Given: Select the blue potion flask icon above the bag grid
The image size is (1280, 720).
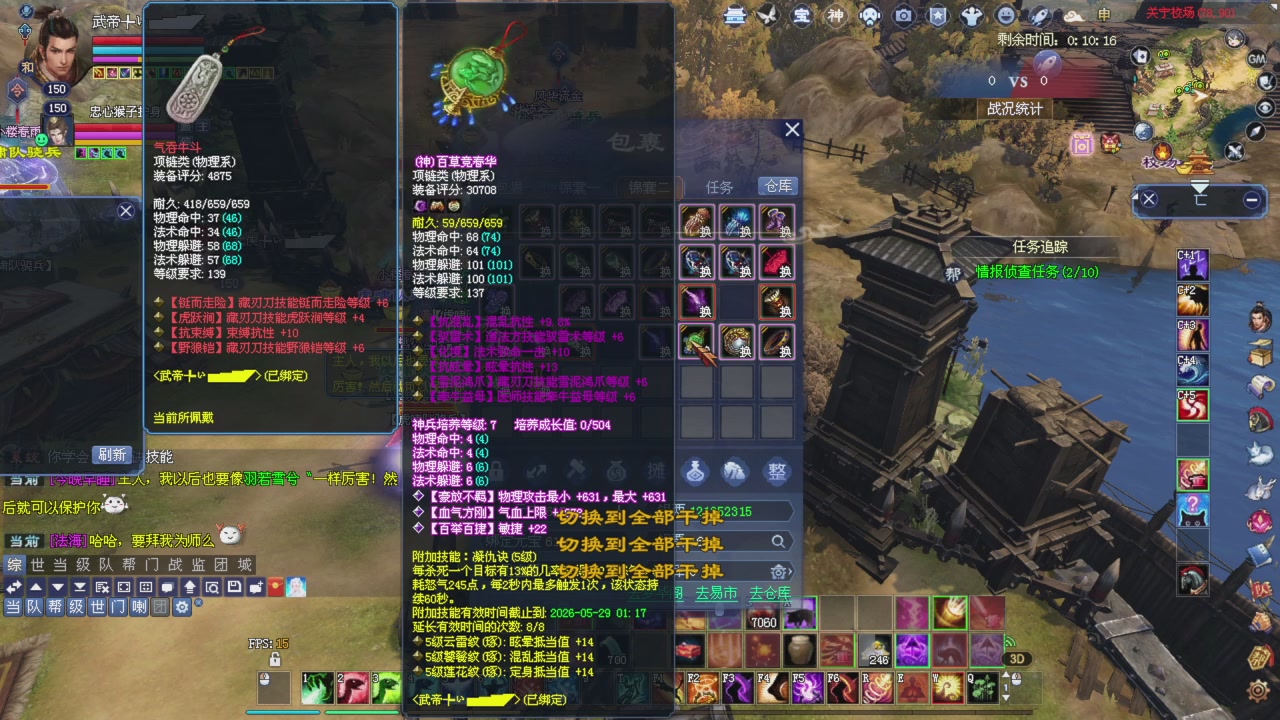Looking at the screenshot, I should pyautogui.click(x=694, y=471).
